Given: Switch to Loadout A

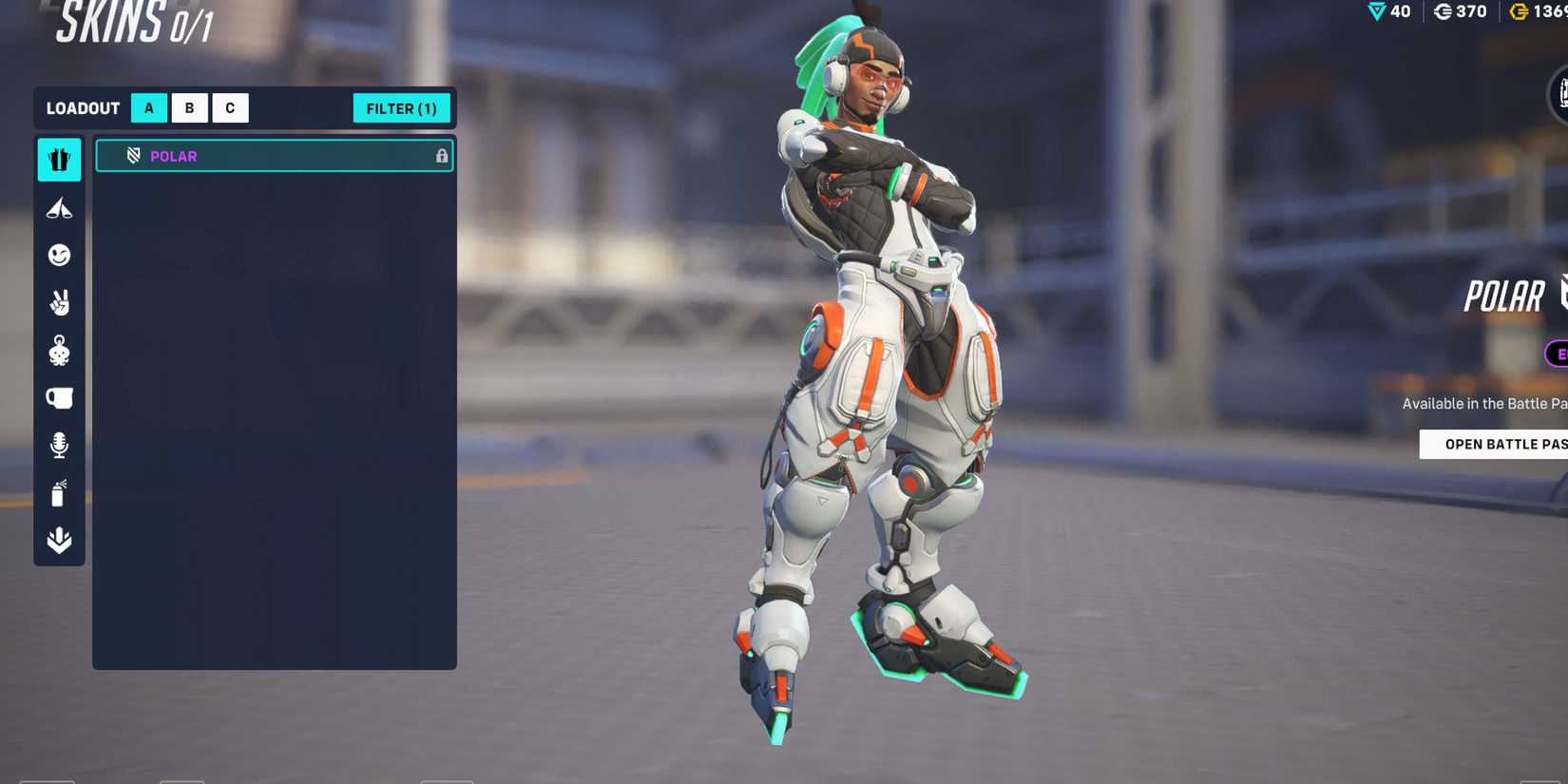Looking at the screenshot, I should [x=148, y=108].
